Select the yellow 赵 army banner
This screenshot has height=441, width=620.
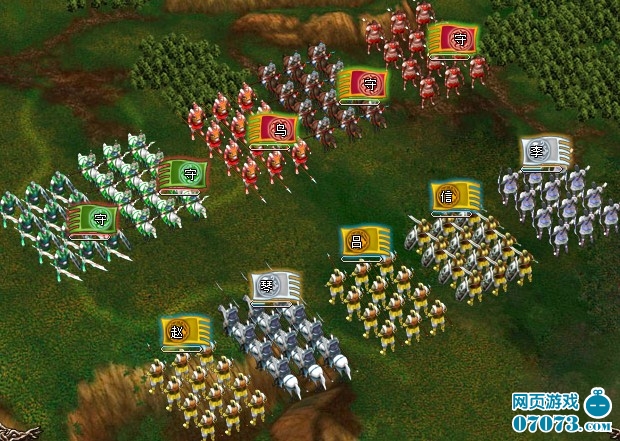[x=185, y=331]
